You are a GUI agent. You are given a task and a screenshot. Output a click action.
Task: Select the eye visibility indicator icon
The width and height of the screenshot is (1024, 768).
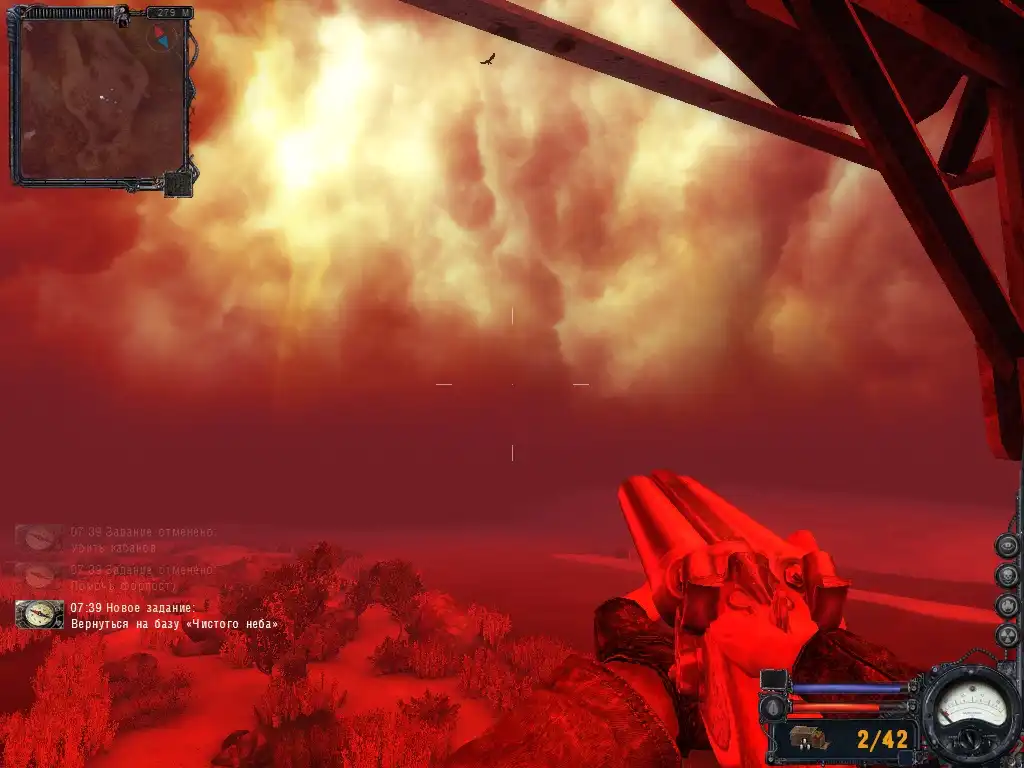pyautogui.click(x=1008, y=546)
